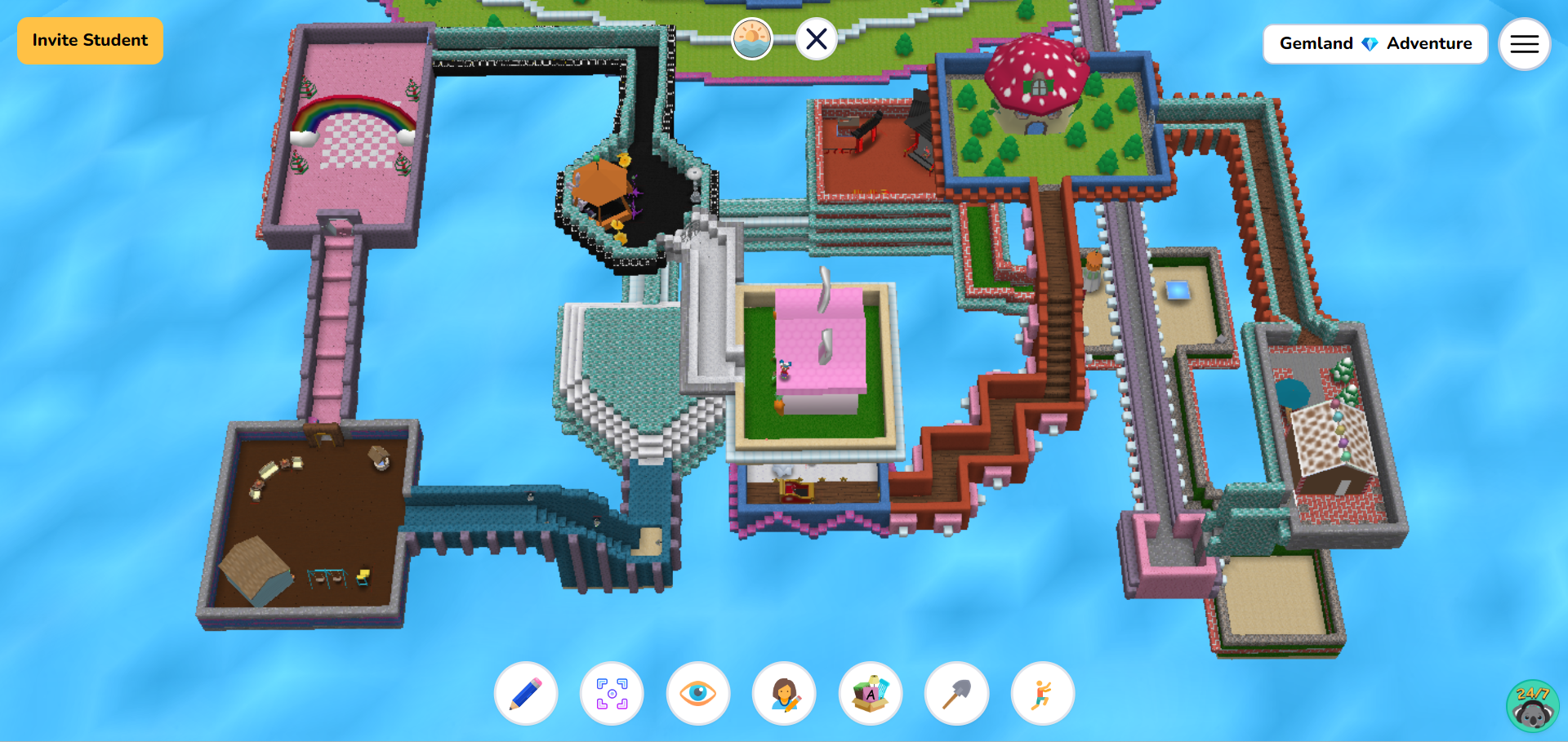Select the Gemland Adventure title bar

tap(1375, 44)
